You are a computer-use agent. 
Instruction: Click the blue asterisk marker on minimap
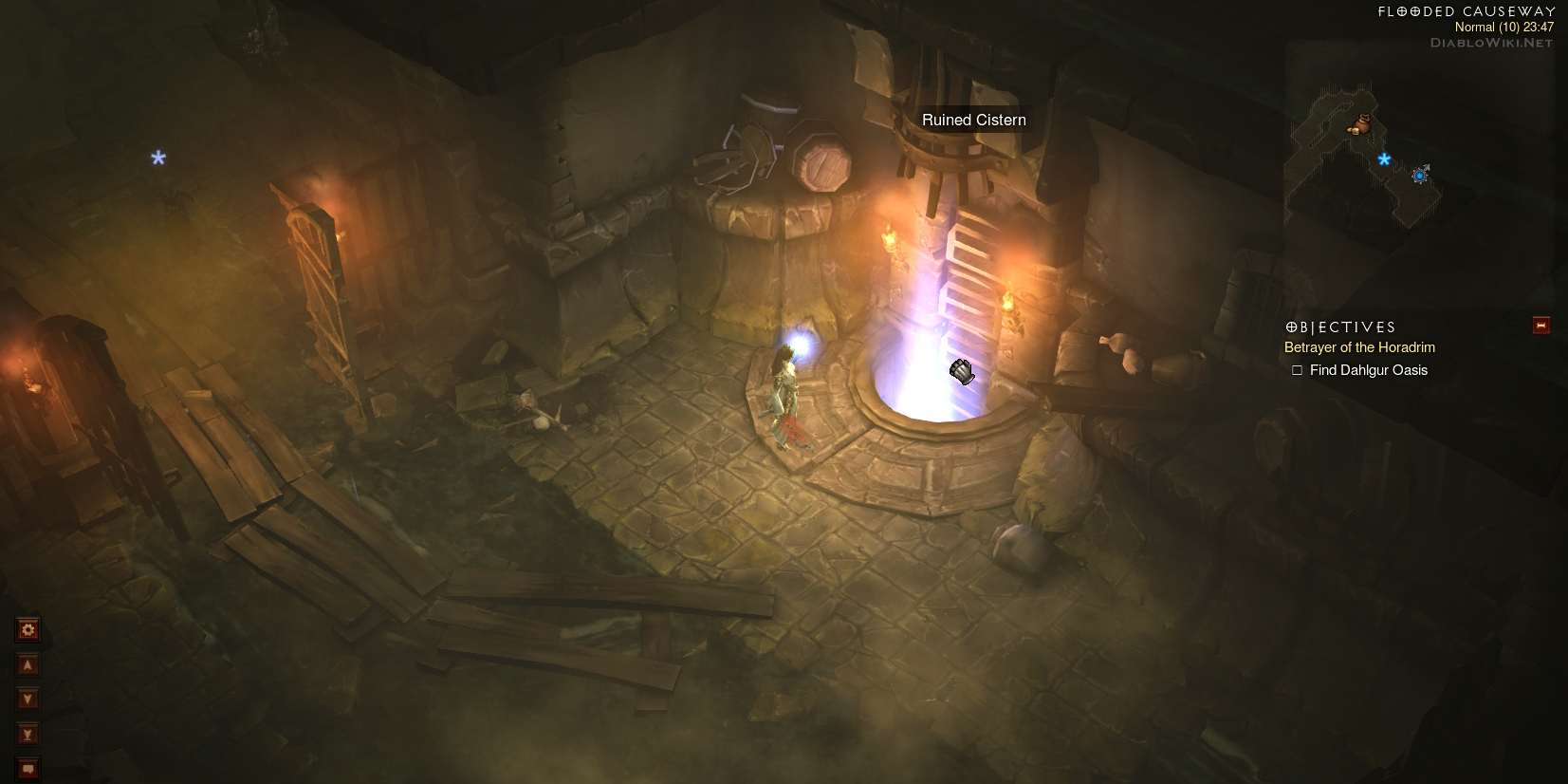click(x=1384, y=159)
